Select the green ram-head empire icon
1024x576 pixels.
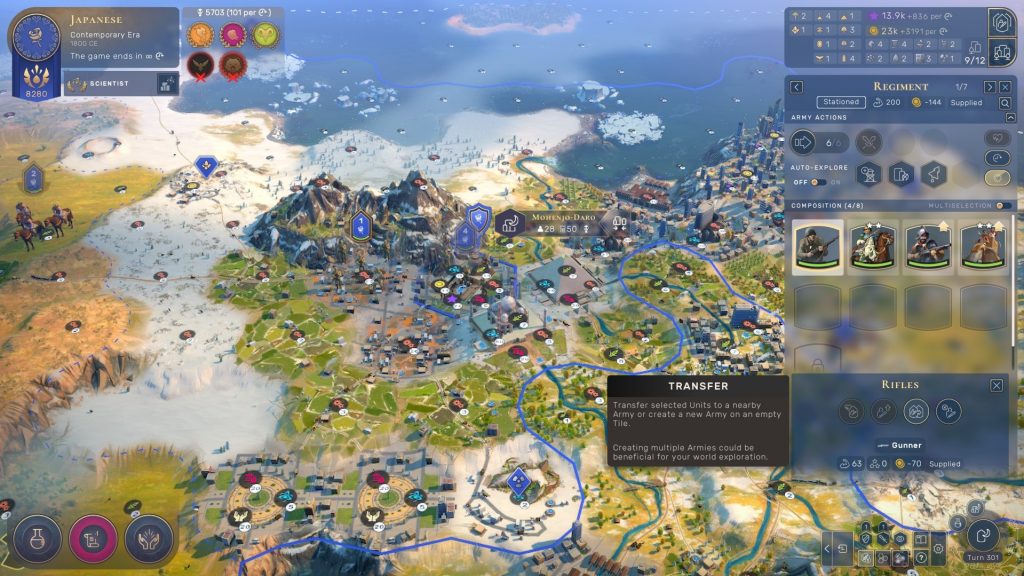(x=264, y=35)
